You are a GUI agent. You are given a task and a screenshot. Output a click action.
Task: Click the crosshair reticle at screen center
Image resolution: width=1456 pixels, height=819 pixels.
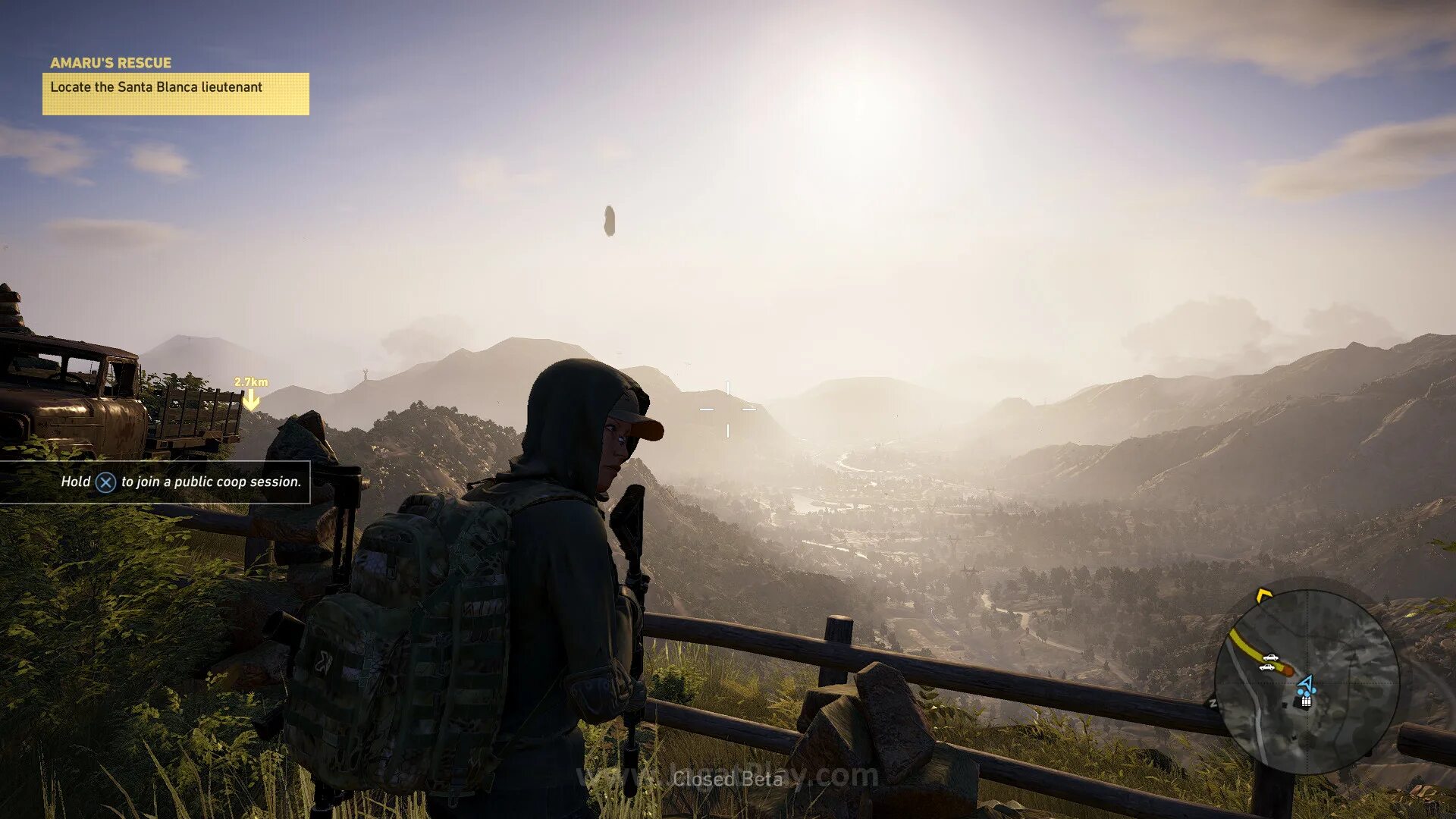(x=730, y=409)
